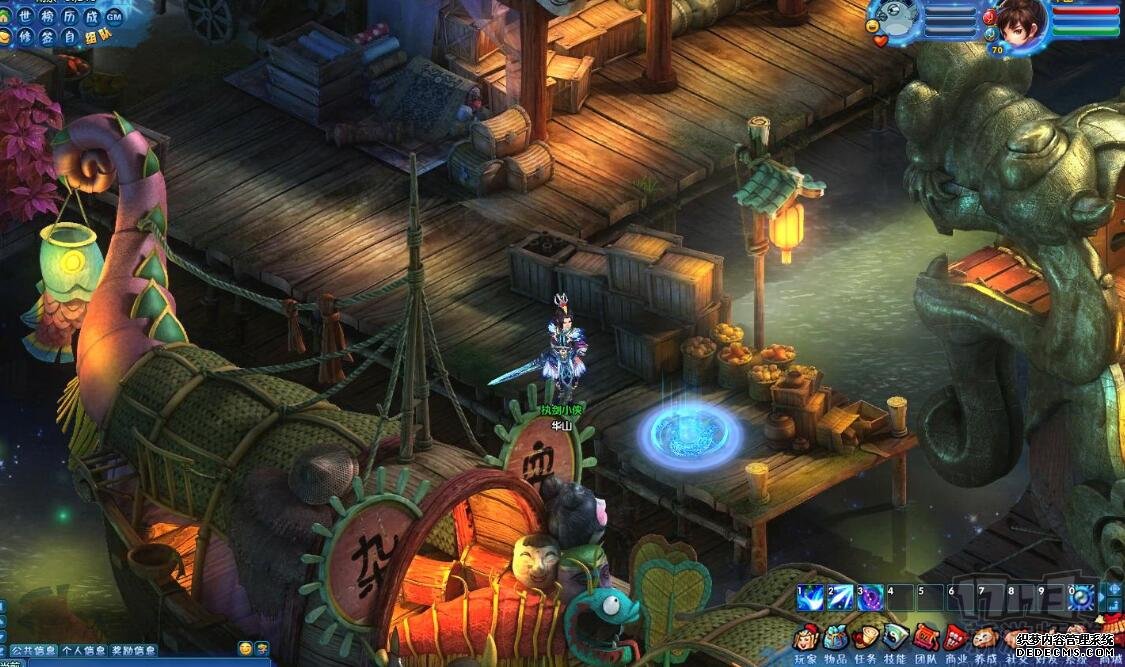The image size is (1125, 667).
Task: Open the 团队 team menu
Action: coord(926,637)
